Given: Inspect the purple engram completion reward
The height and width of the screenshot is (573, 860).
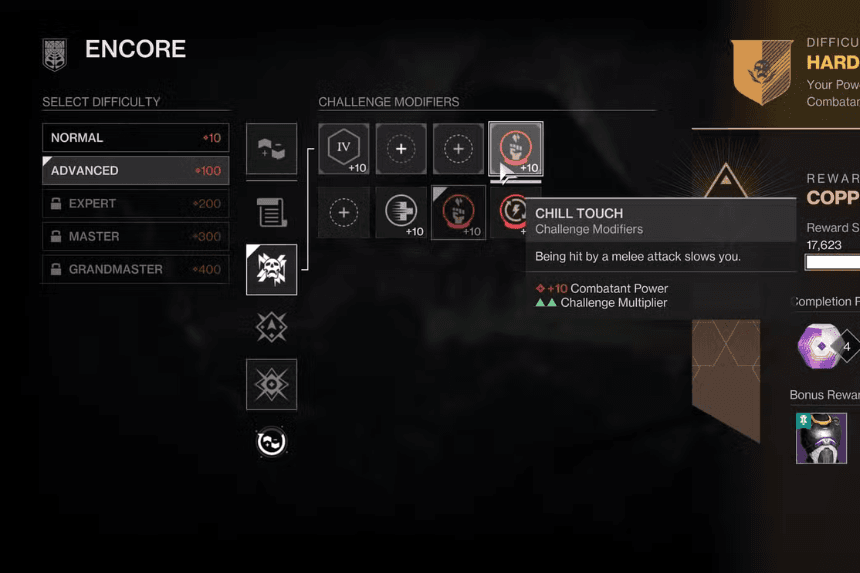Looking at the screenshot, I should click(x=818, y=346).
